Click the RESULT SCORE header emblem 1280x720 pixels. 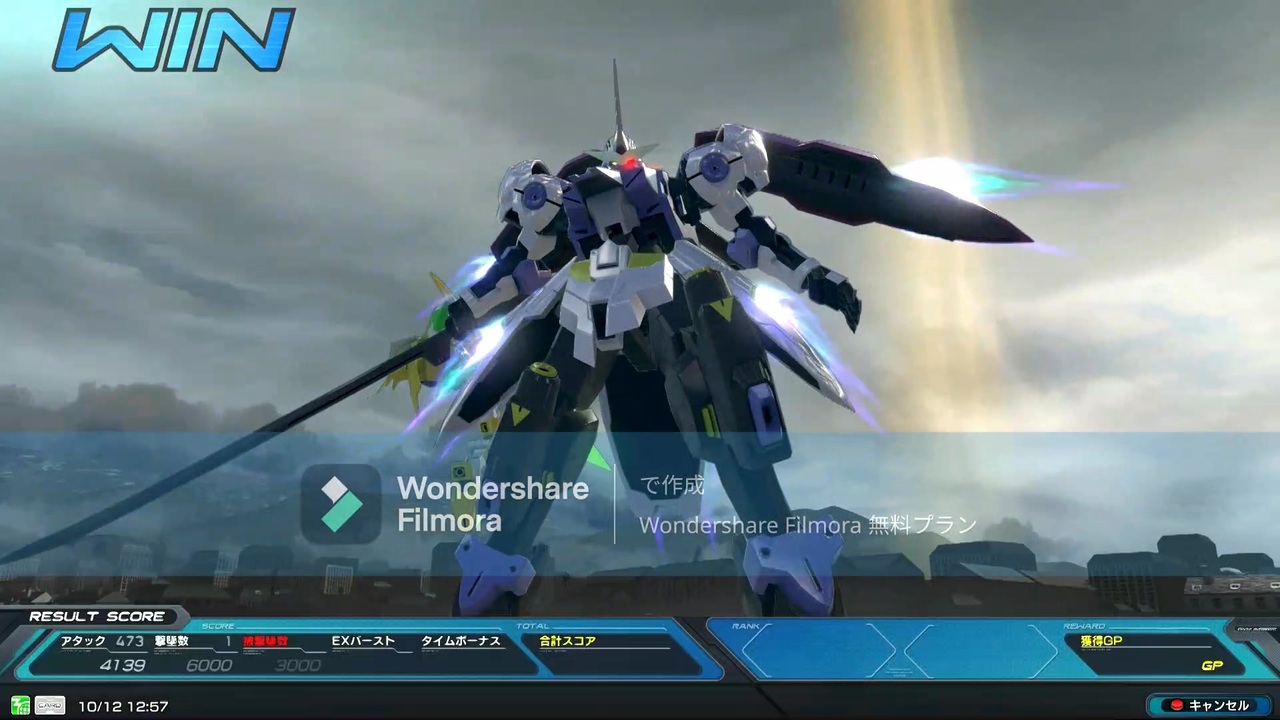[x=97, y=616]
